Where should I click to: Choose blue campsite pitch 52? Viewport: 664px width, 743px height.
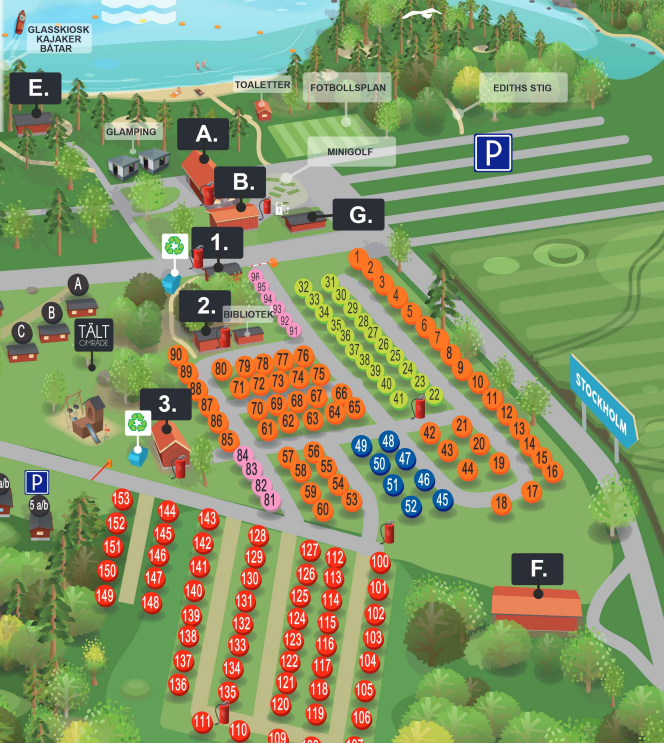[x=411, y=506]
